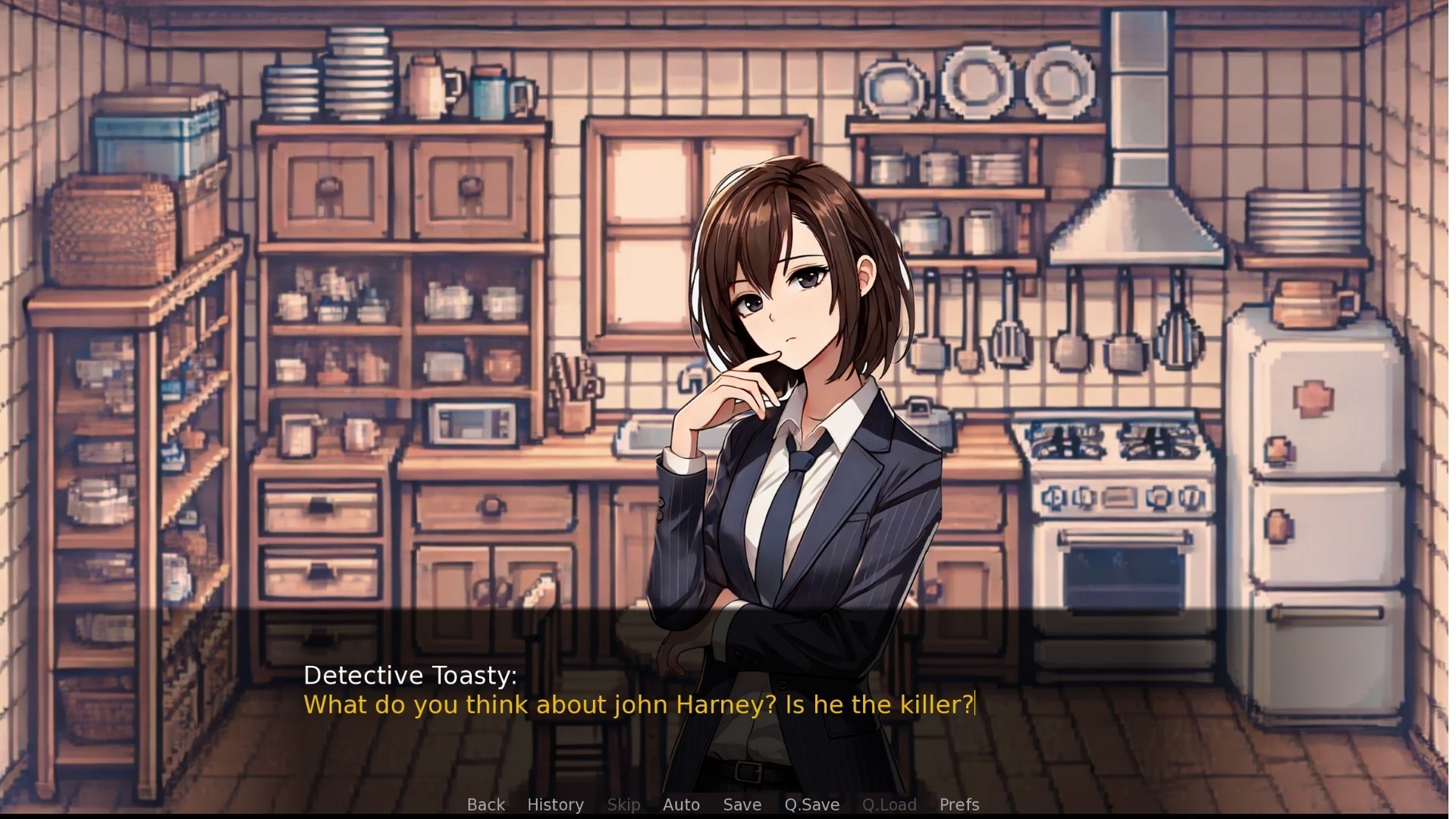The width and height of the screenshot is (1456, 819).
Task: Open the dialogue History log
Action: (x=555, y=805)
